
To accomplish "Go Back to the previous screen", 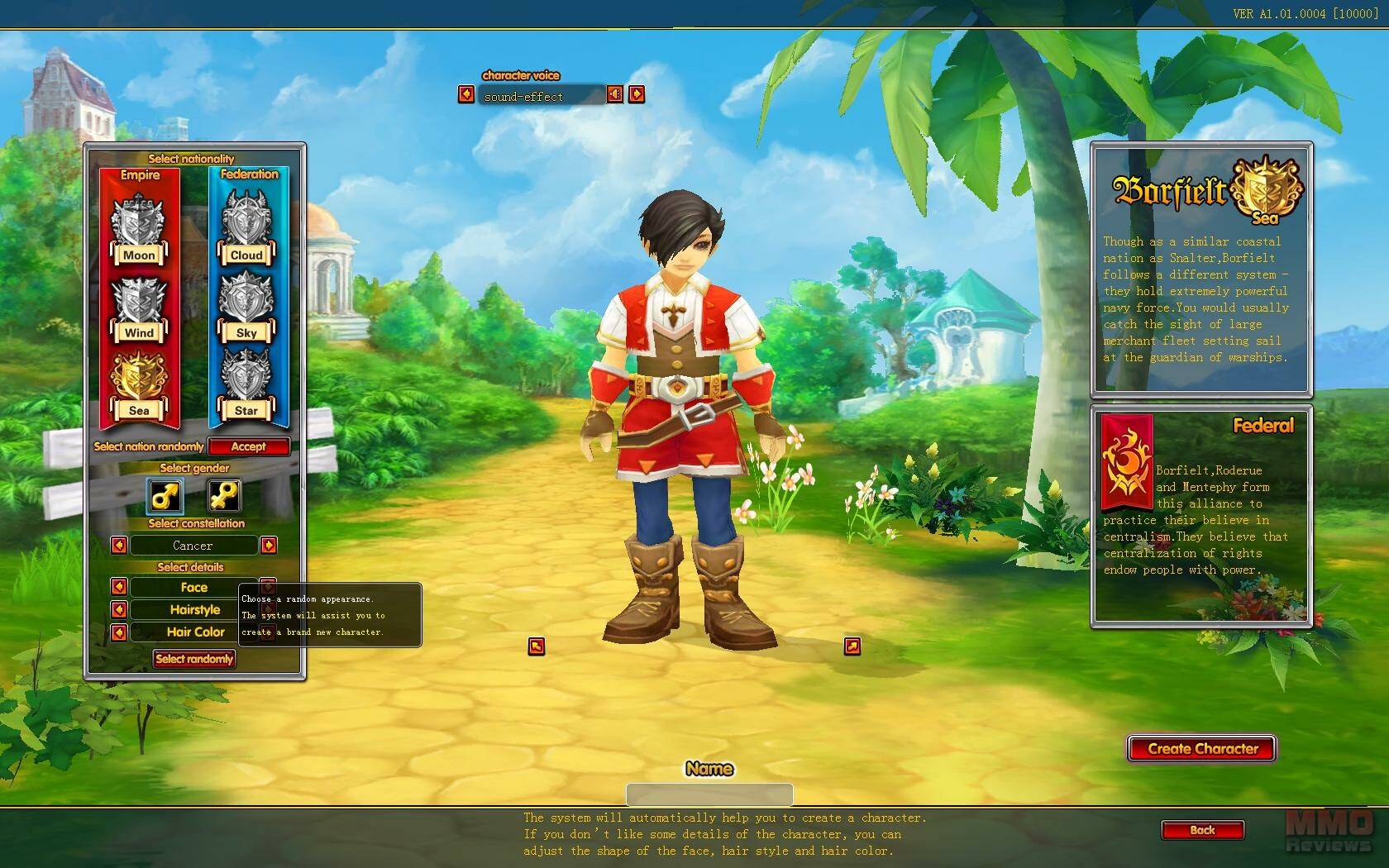I will point(1202,830).
